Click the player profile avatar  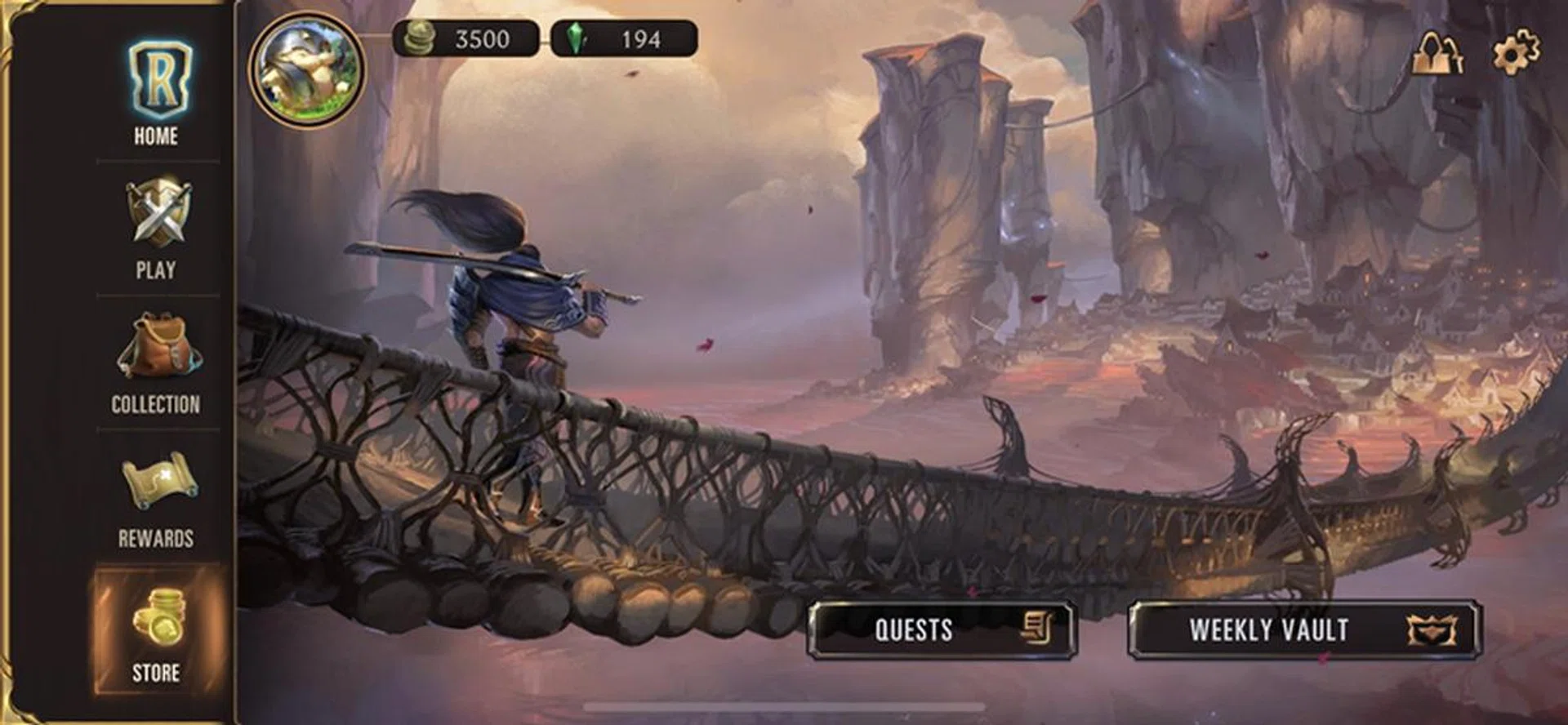click(x=307, y=69)
